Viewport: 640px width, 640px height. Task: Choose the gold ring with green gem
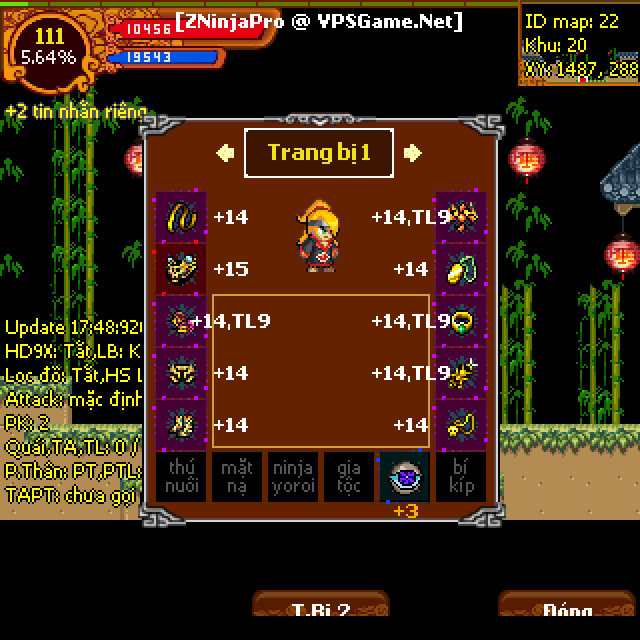tap(461, 321)
